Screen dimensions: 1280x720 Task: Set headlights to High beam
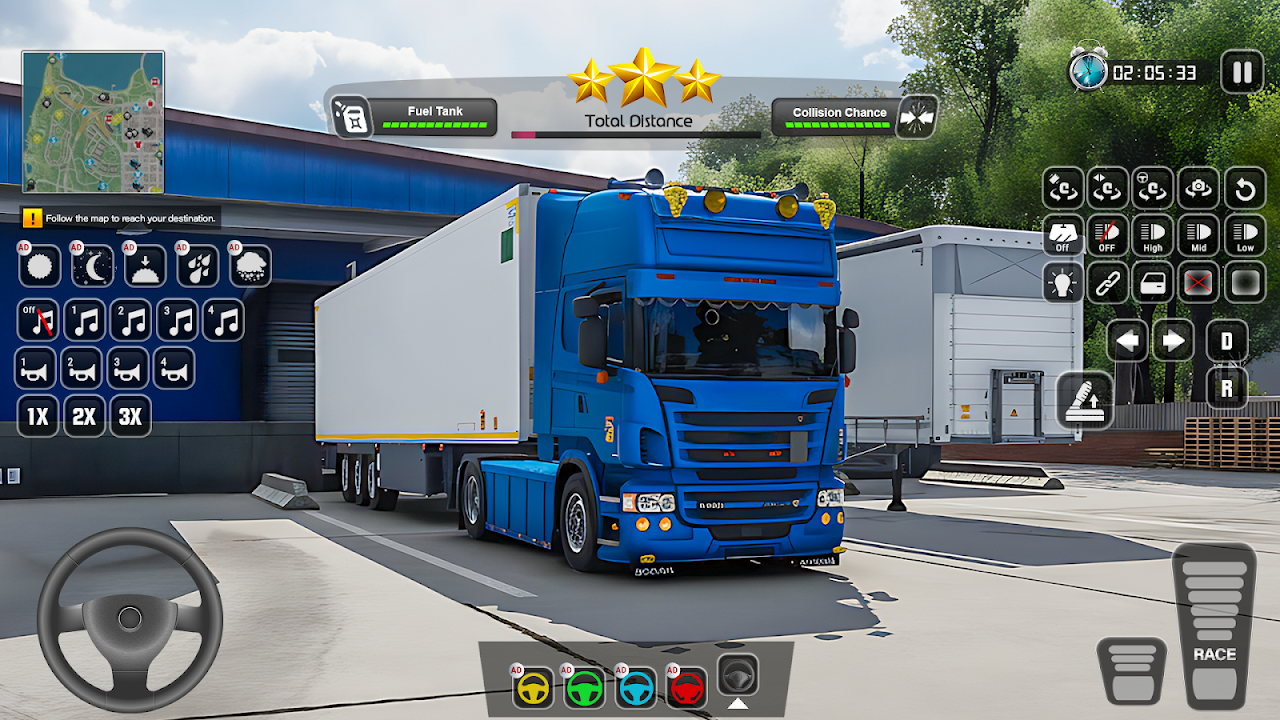coord(1153,235)
